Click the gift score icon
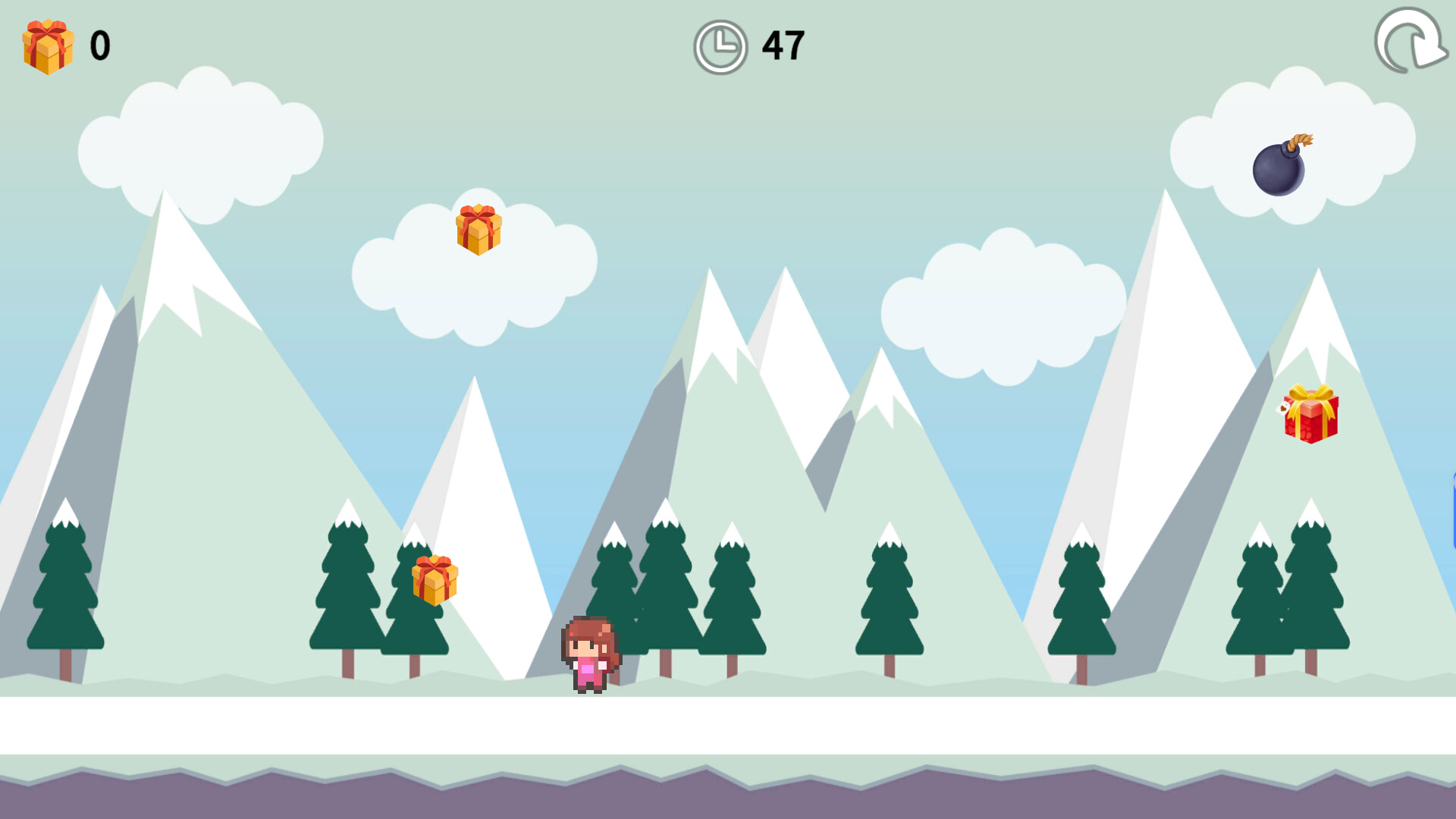The image size is (1456, 819). click(x=47, y=44)
